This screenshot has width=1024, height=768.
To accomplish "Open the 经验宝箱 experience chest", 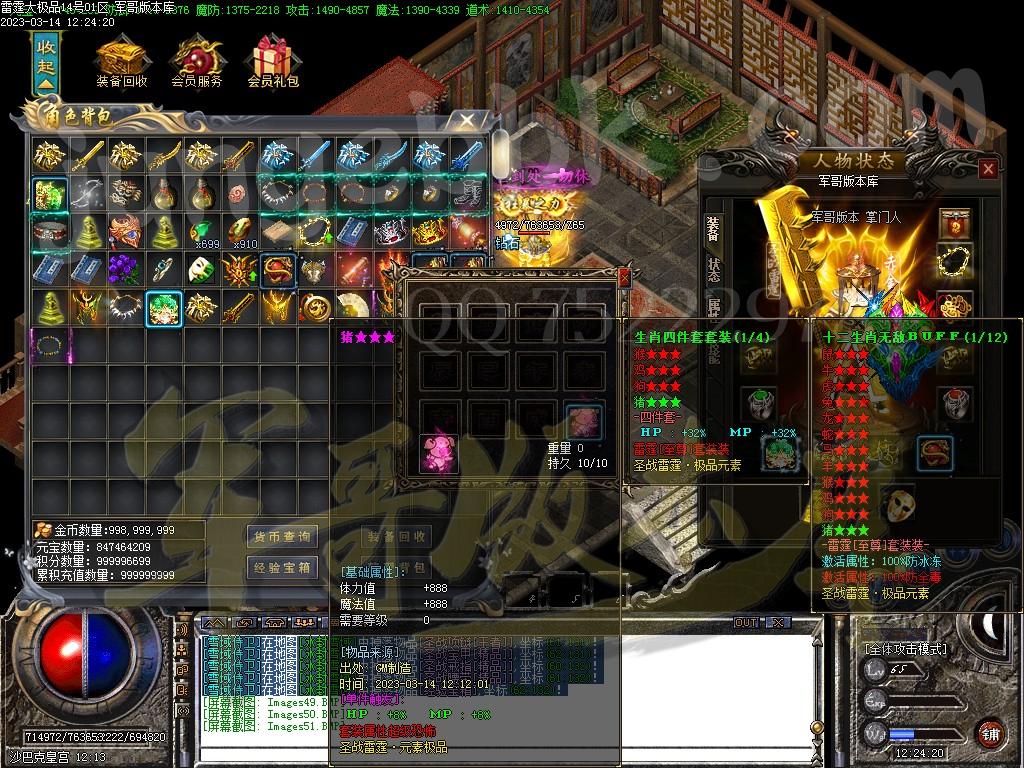I will 283,567.
